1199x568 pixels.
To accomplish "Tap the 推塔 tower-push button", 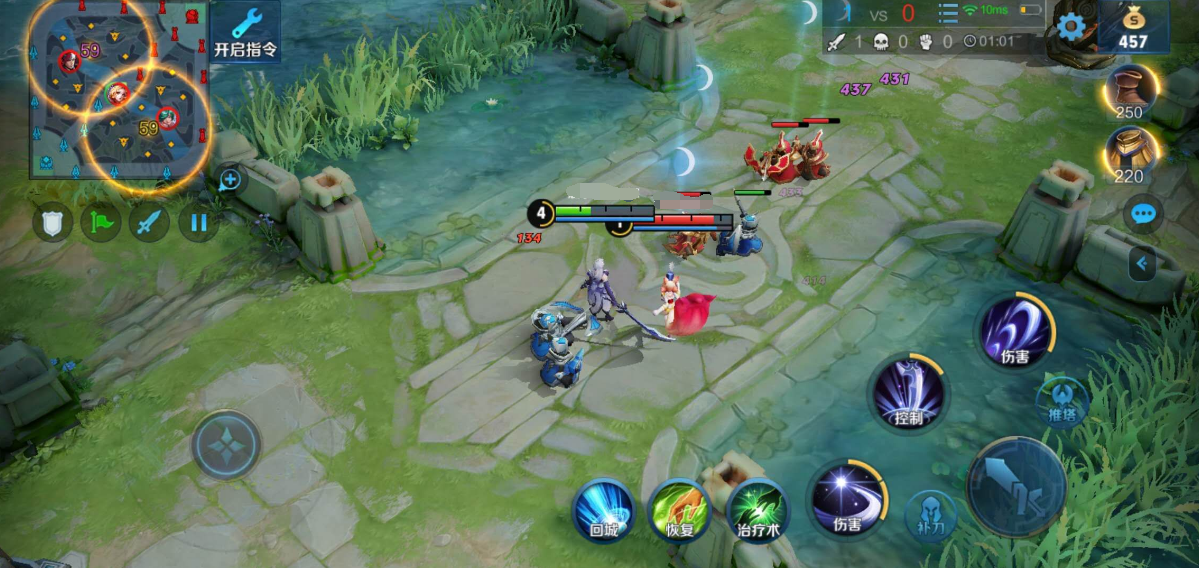I will tap(1062, 400).
